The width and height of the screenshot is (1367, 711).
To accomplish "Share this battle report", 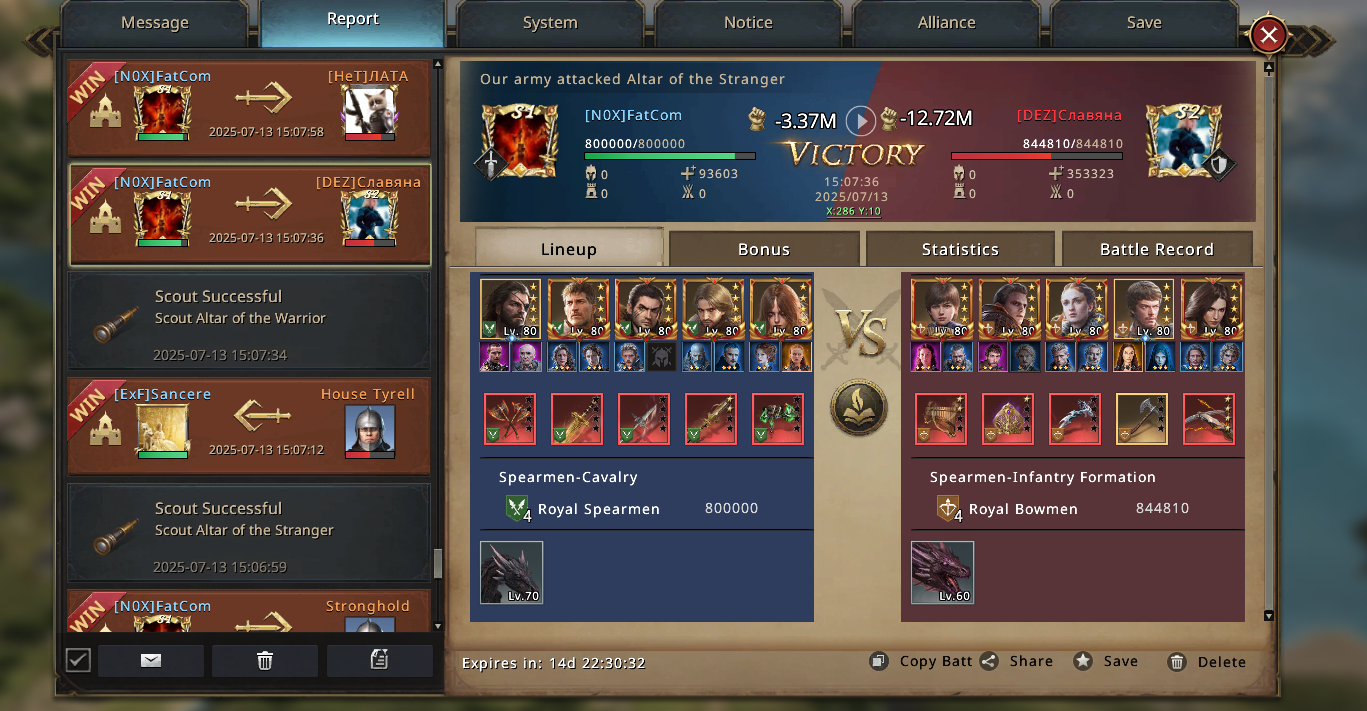I will click(x=1016, y=661).
